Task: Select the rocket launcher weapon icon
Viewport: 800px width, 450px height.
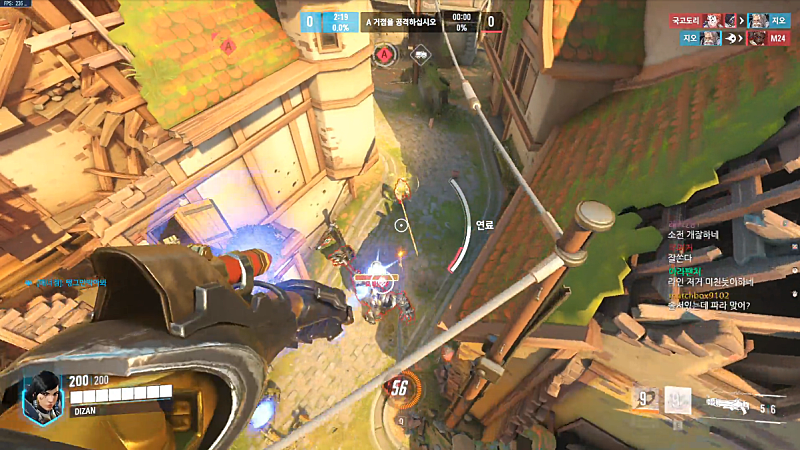Action: pyautogui.click(x=732, y=404)
